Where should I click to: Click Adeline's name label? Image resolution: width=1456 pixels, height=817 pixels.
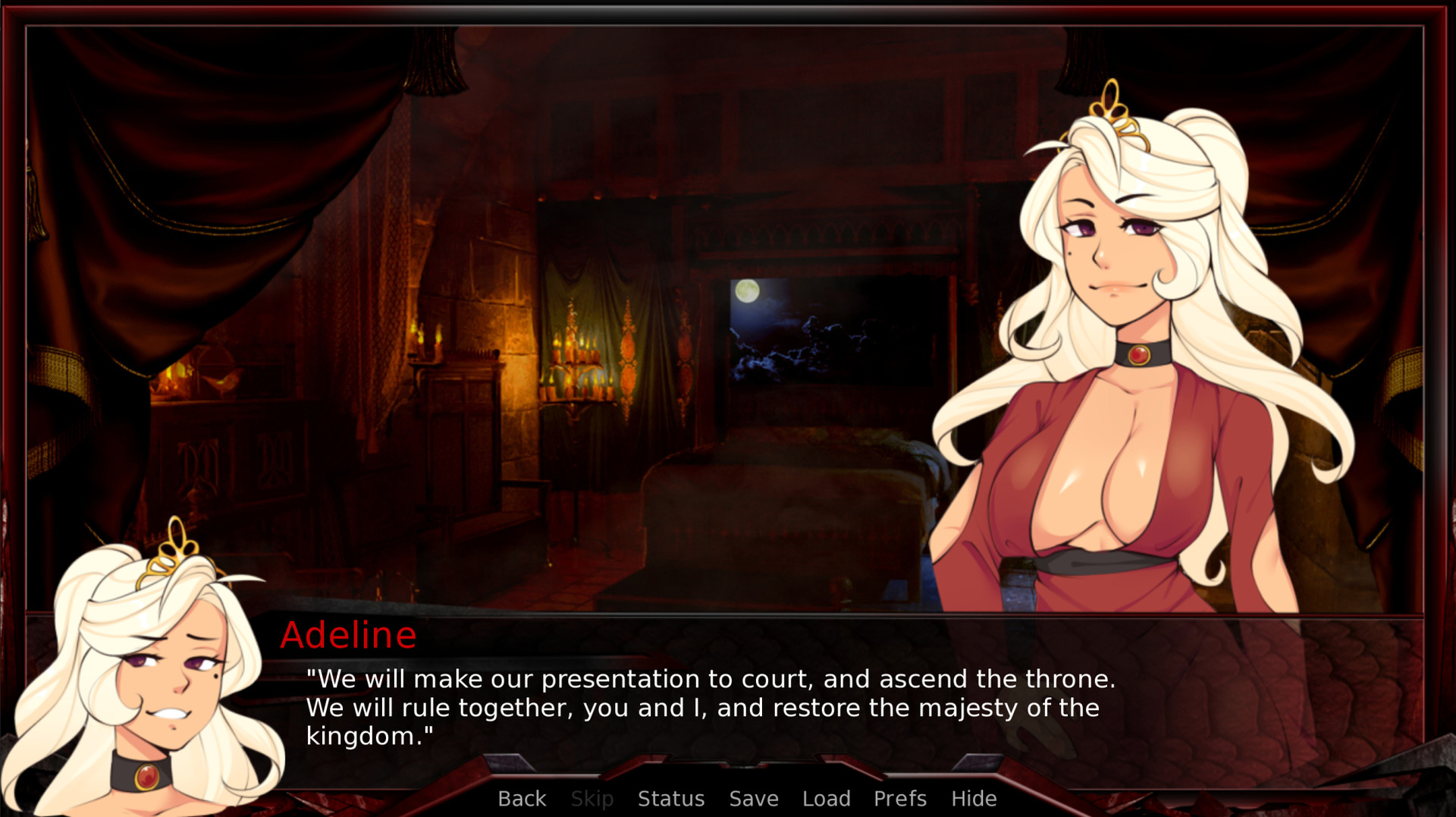click(349, 636)
